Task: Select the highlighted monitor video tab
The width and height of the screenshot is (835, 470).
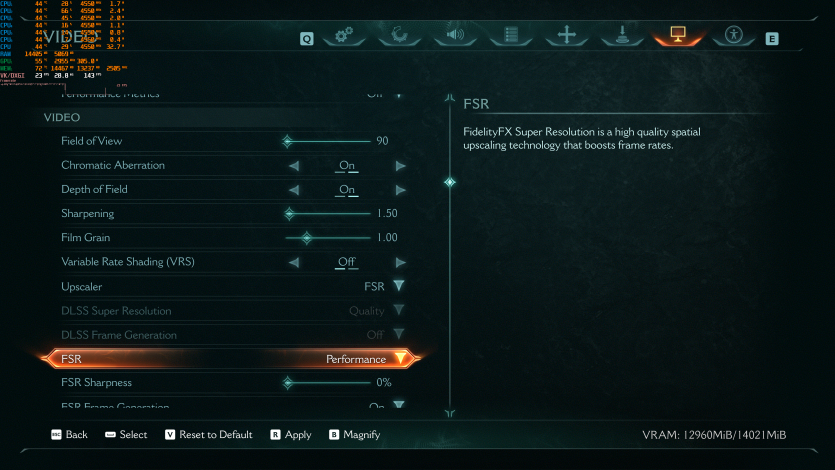Action: [x=678, y=36]
